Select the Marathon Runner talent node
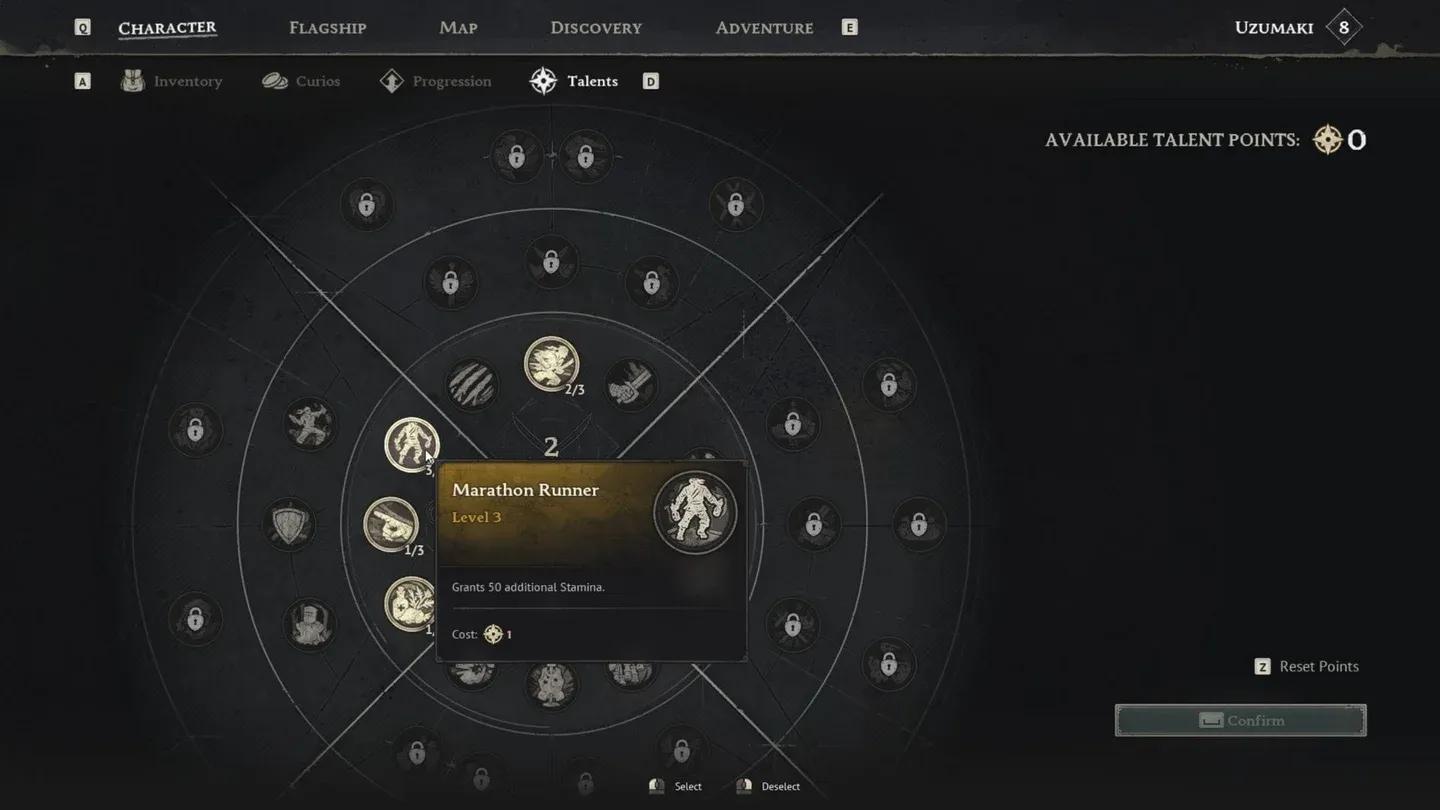Viewport: 1440px width, 810px height. pos(413,444)
